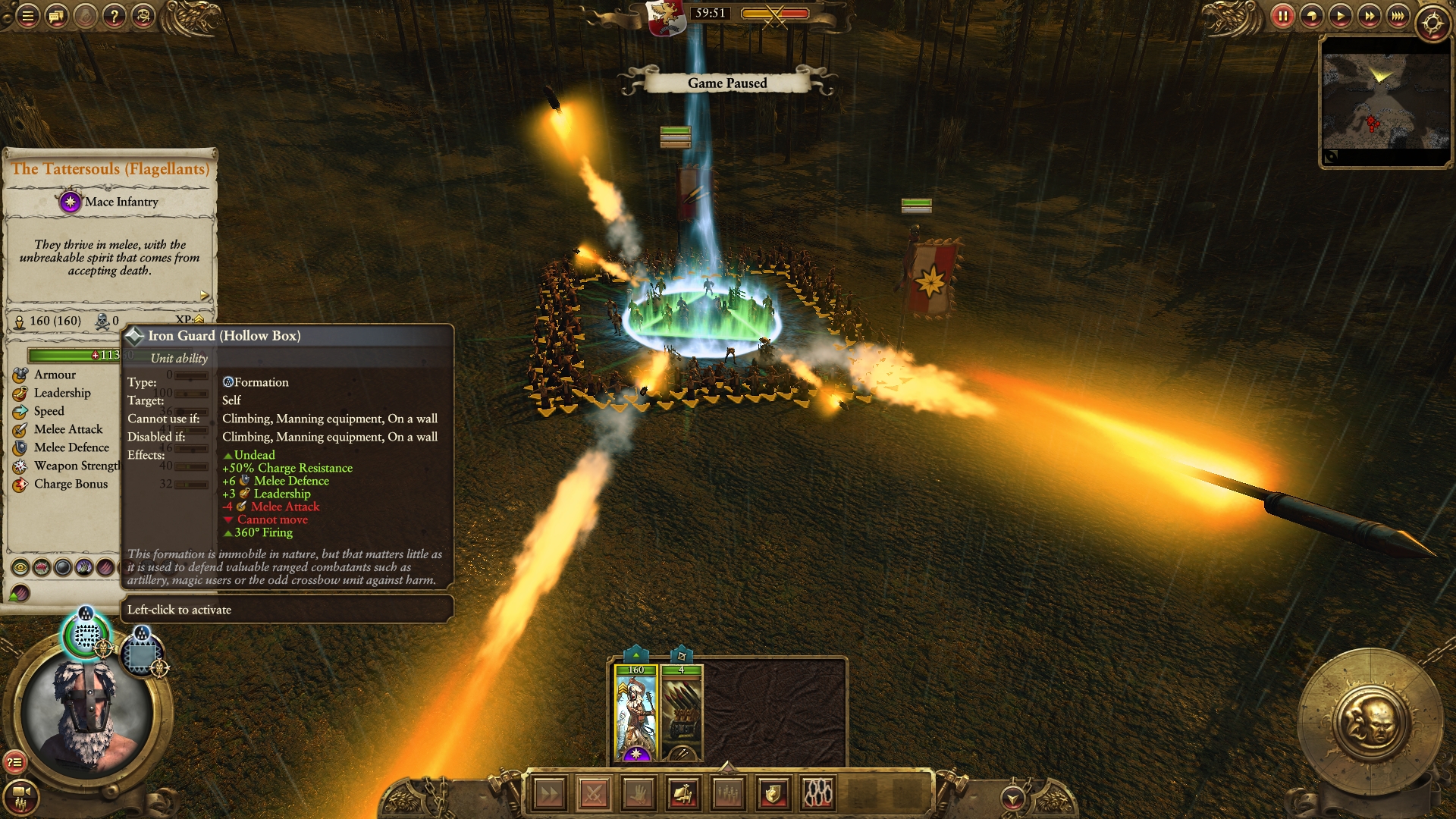Expand the unit description arrow
1456x819 pixels.
coord(204,295)
